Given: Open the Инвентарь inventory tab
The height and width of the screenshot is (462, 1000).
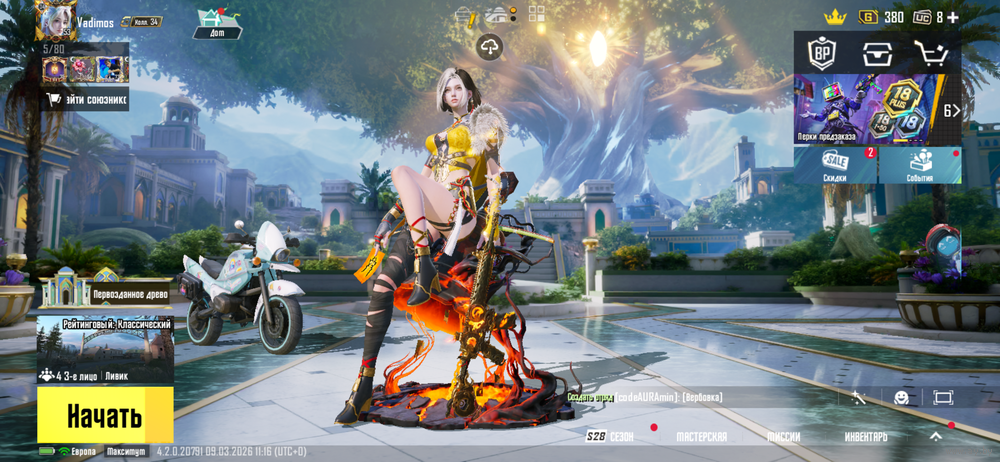Looking at the screenshot, I should click(865, 437).
